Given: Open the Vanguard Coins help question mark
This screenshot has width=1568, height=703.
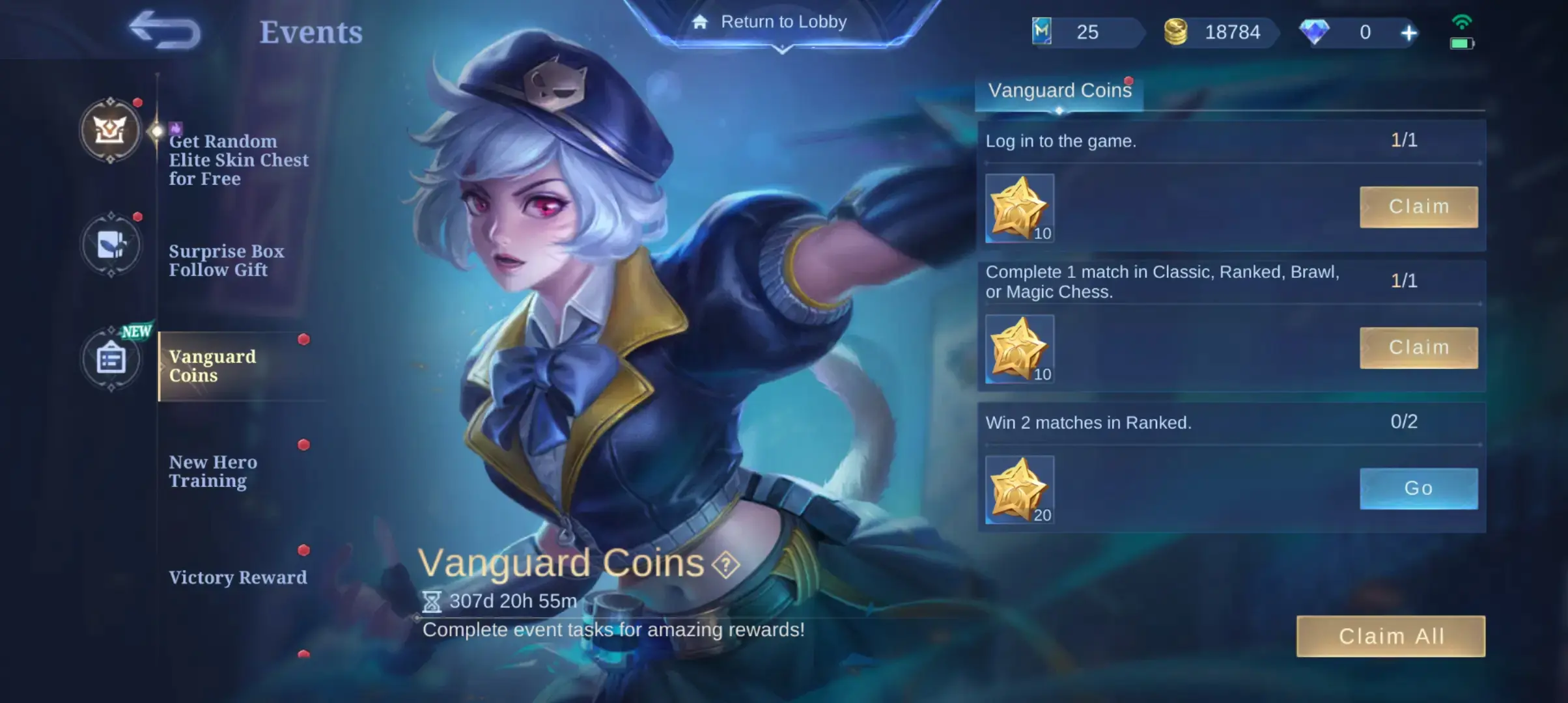Looking at the screenshot, I should (725, 564).
